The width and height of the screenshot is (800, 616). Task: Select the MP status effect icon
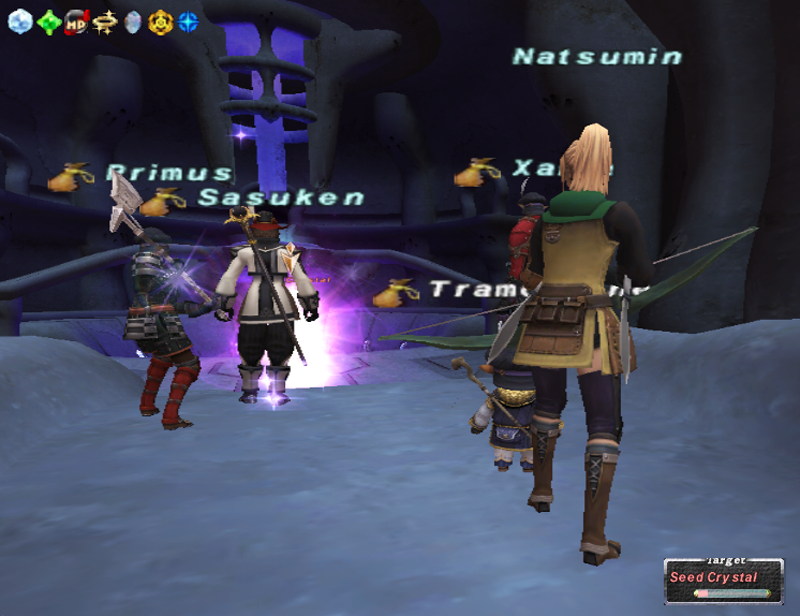[x=76, y=21]
